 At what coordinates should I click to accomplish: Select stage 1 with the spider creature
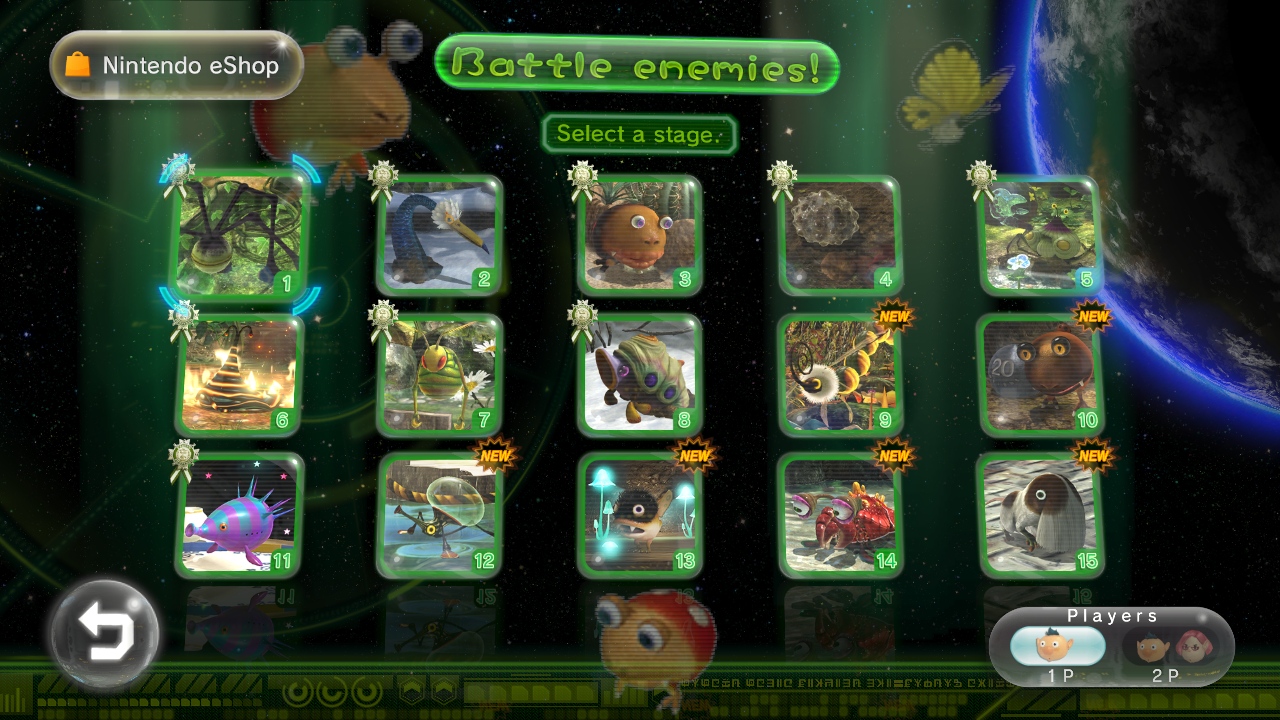point(240,236)
